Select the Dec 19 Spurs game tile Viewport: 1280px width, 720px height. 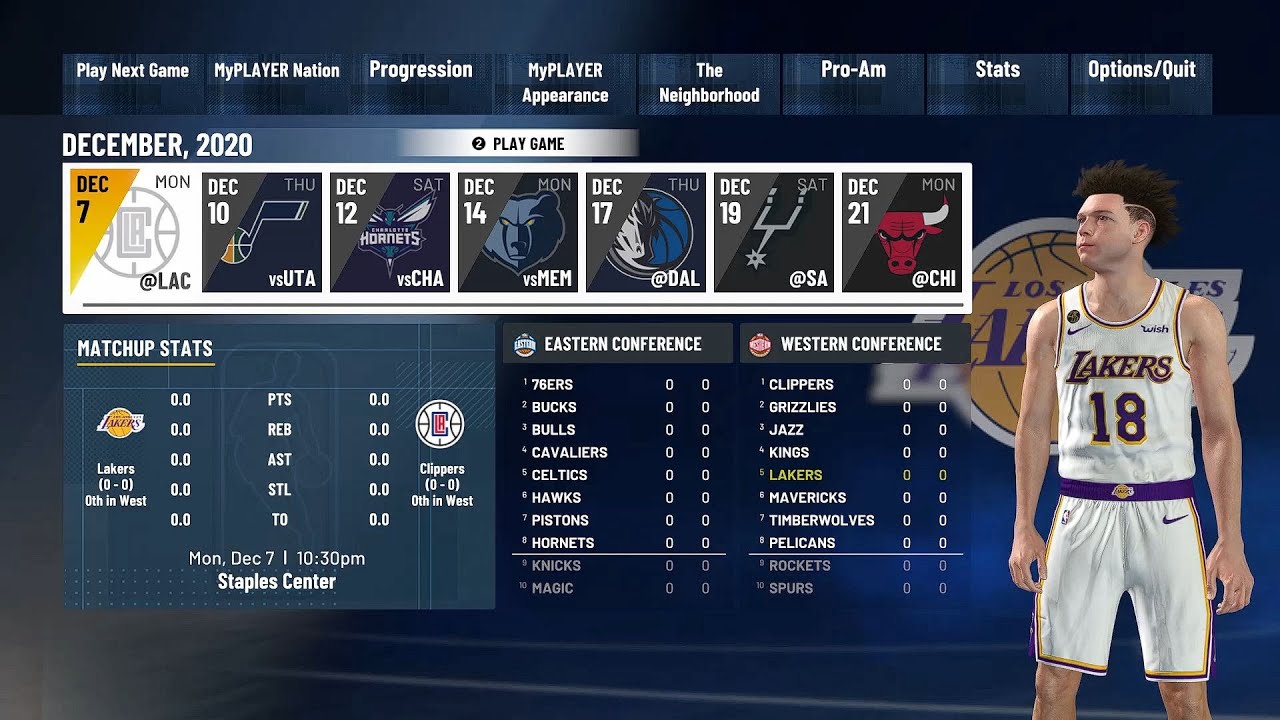coord(774,233)
